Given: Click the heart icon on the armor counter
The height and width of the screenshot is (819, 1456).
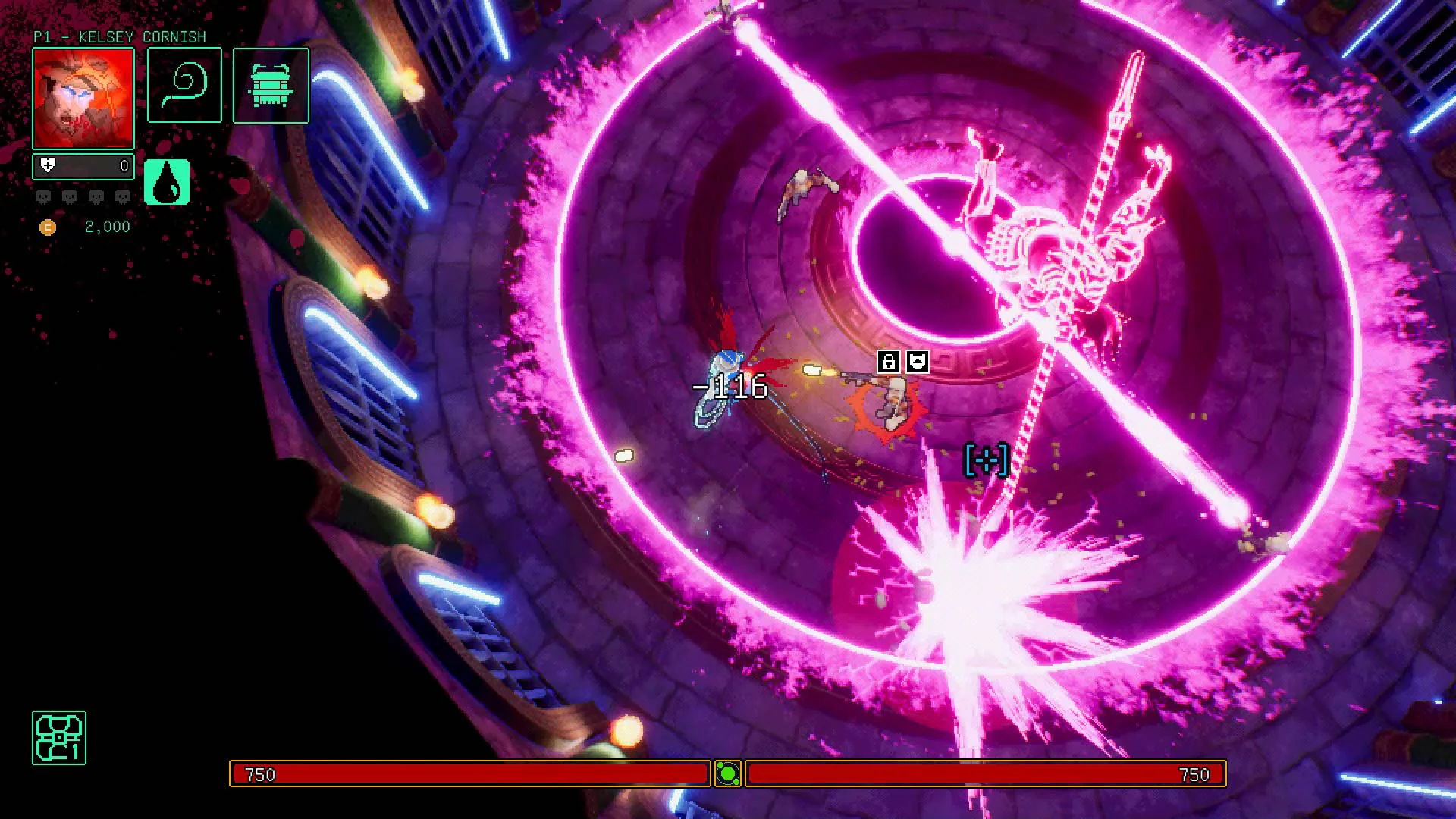Looking at the screenshot, I should (48, 165).
